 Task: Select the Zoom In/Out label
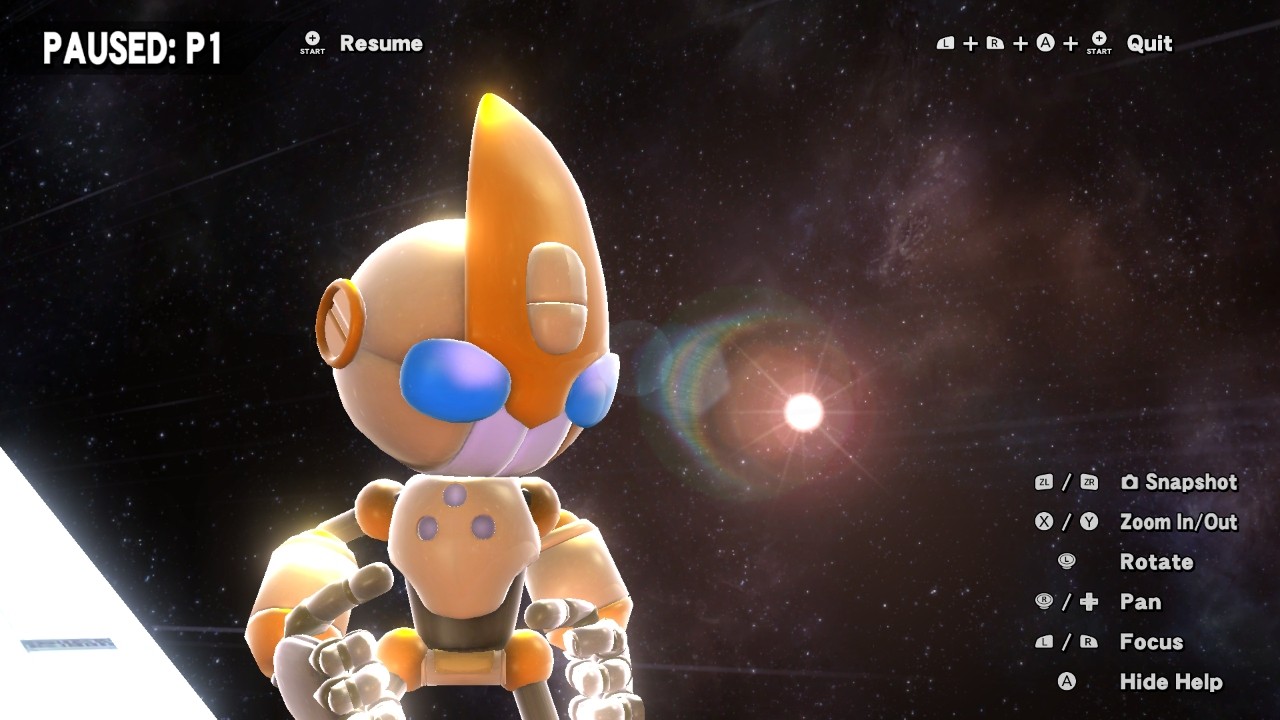click(x=1178, y=521)
